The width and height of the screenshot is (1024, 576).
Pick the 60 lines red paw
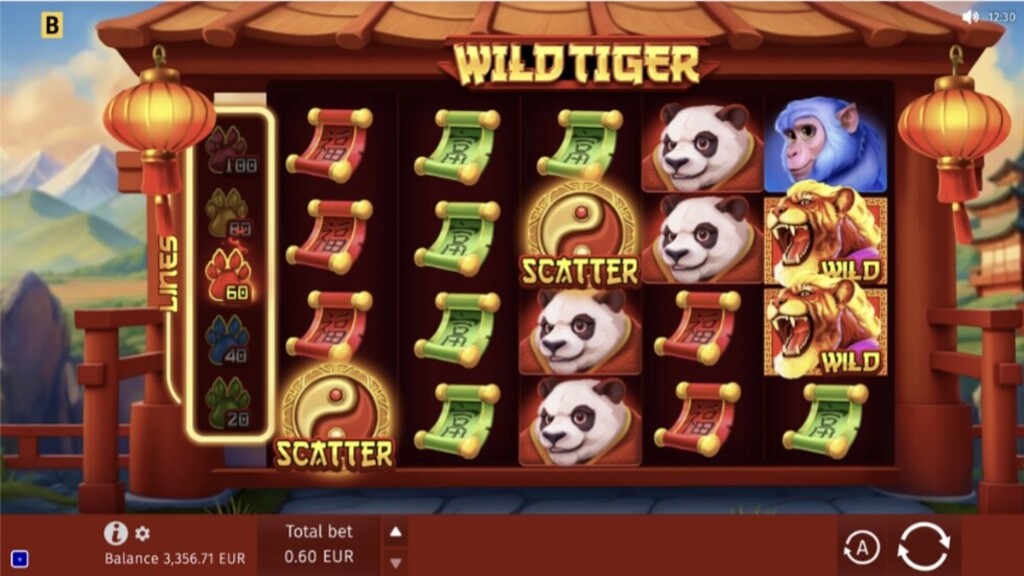tap(227, 274)
